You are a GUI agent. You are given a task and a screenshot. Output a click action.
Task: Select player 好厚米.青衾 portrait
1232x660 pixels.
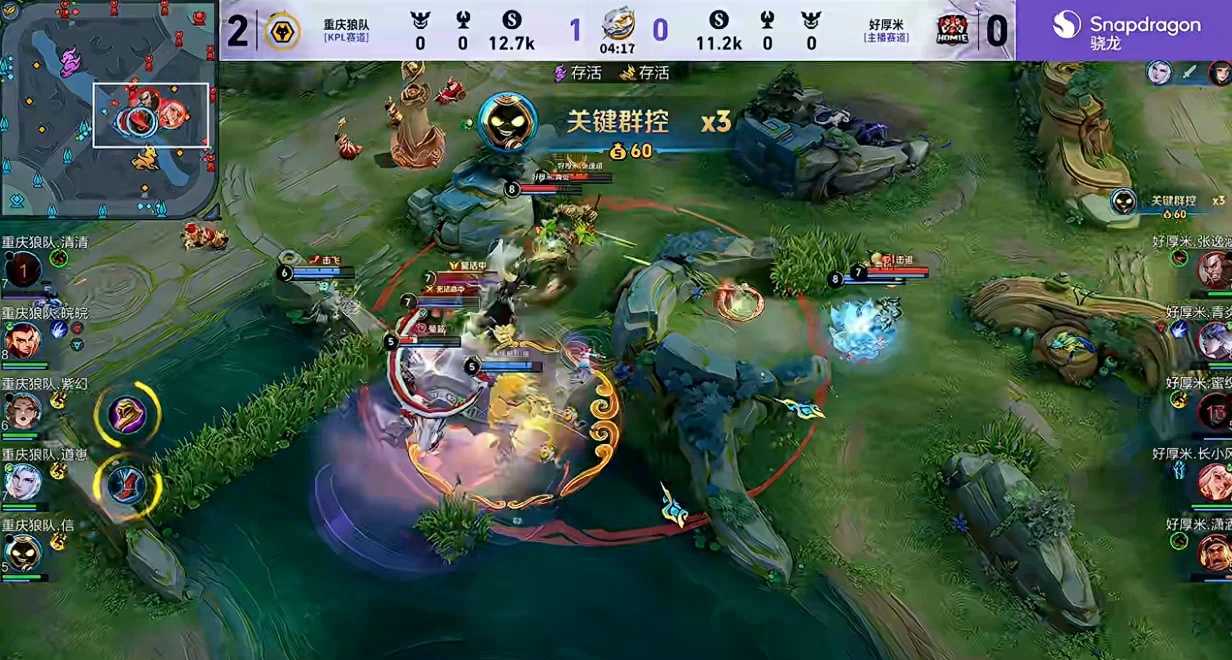[1214, 341]
